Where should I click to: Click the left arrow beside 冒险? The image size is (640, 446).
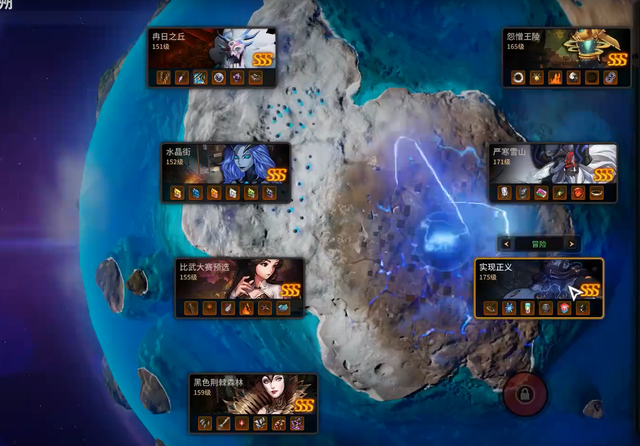(x=507, y=243)
